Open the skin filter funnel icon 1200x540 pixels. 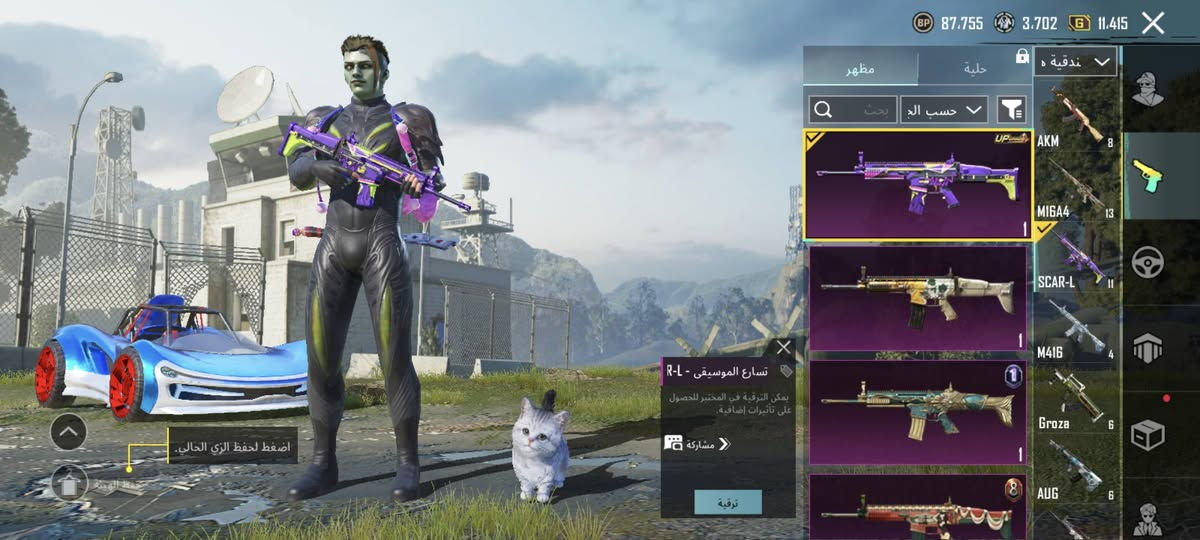tap(1012, 109)
